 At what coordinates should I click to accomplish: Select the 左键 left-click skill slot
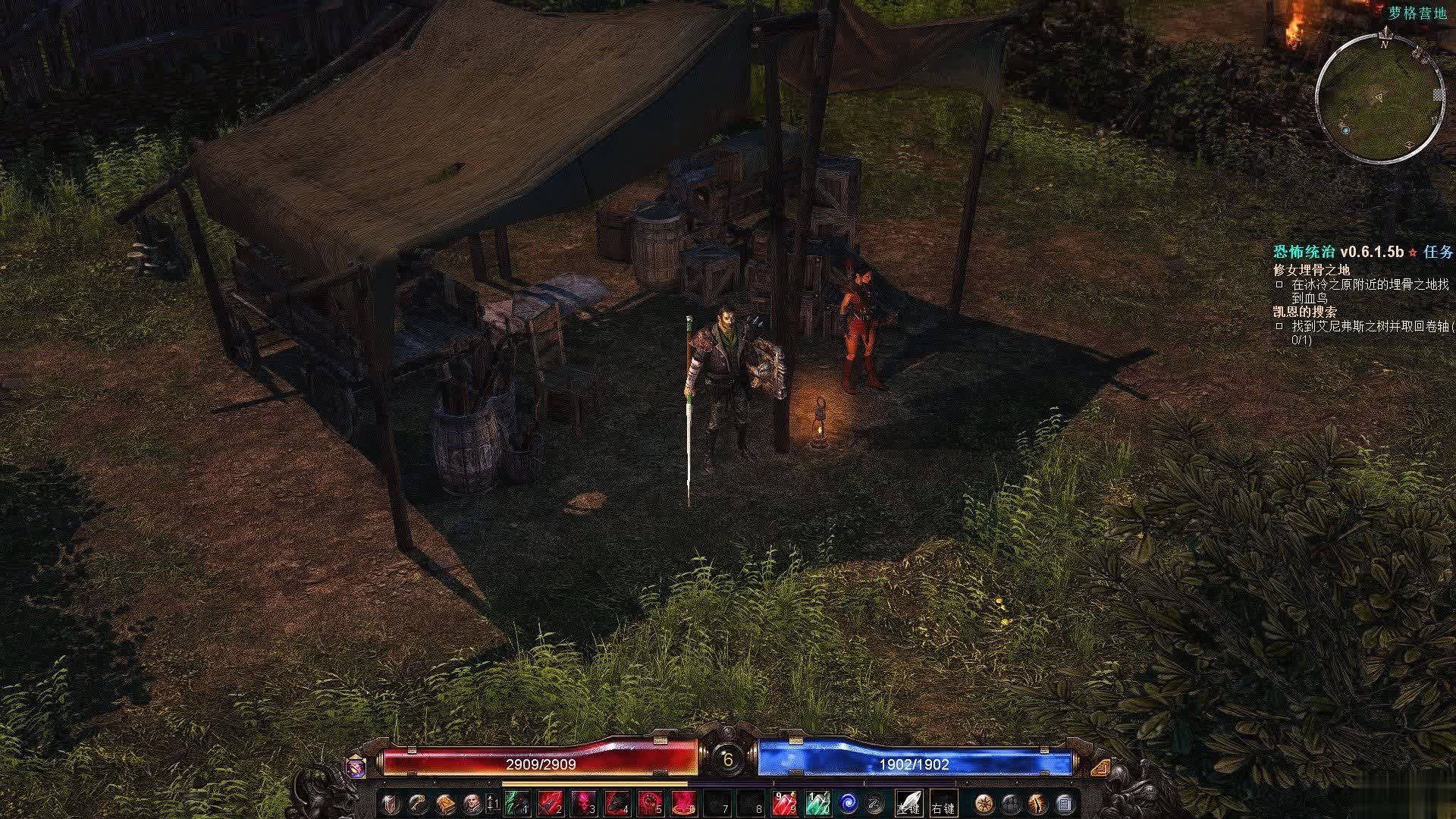pos(908,803)
